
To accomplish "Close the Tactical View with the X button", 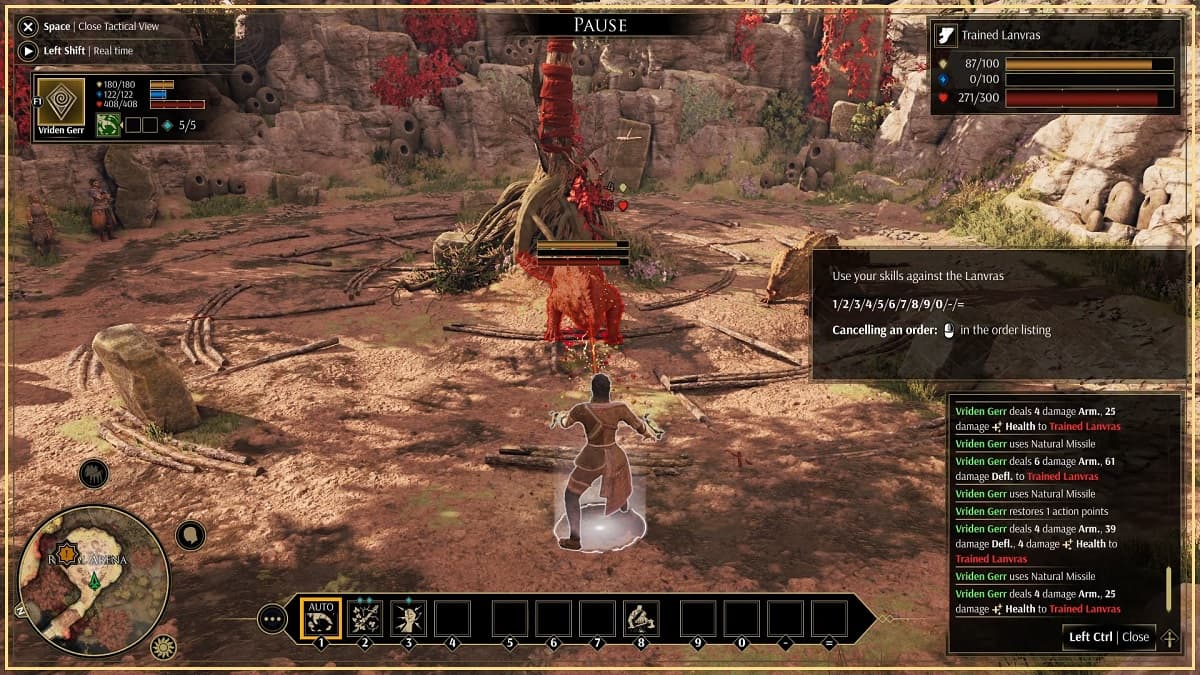I will click(x=27, y=27).
